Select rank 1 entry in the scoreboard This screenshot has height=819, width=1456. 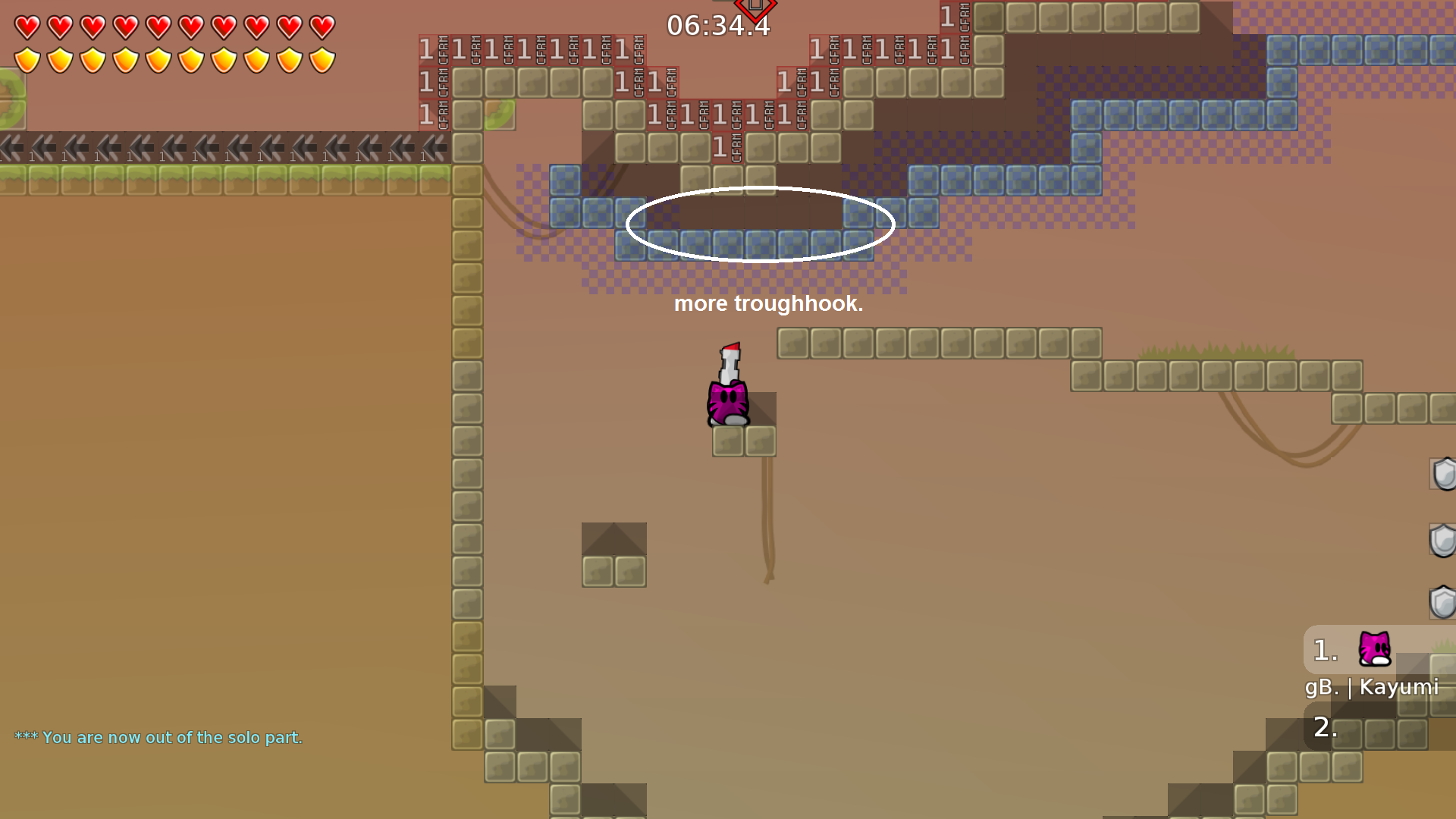click(x=1324, y=649)
